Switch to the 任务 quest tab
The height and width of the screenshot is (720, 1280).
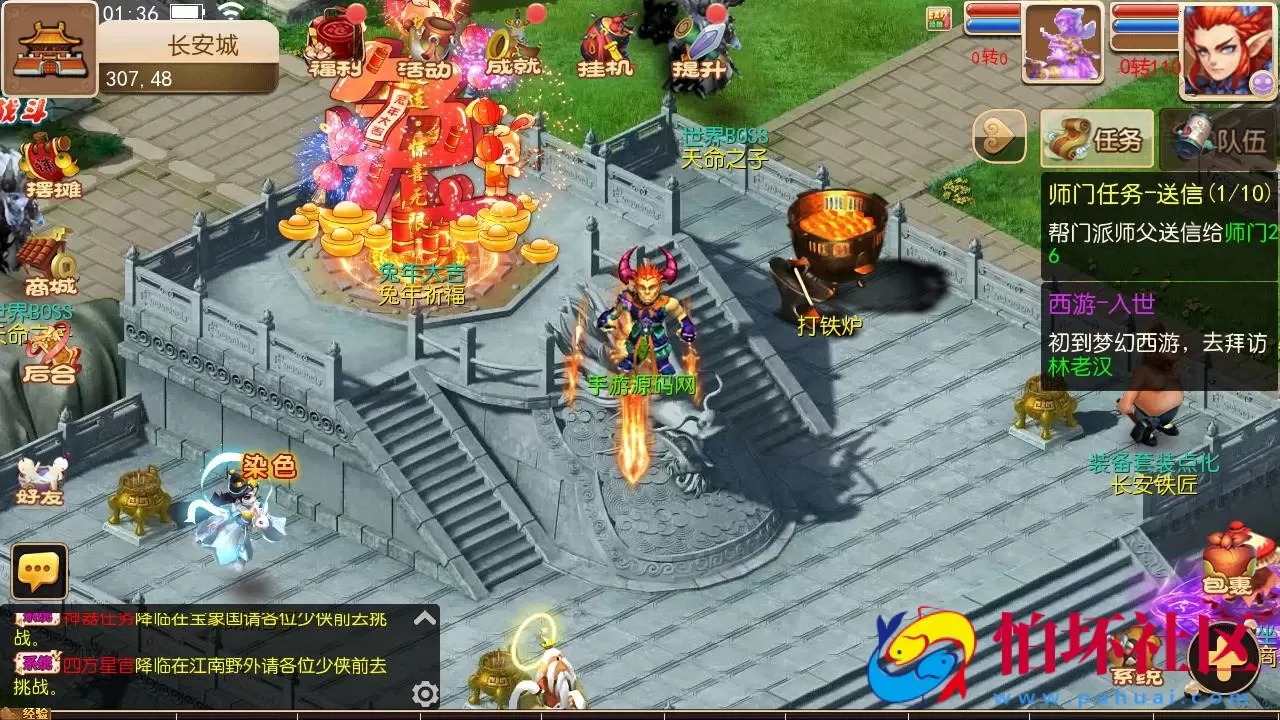pyautogui.click(x=1095, y=140)
